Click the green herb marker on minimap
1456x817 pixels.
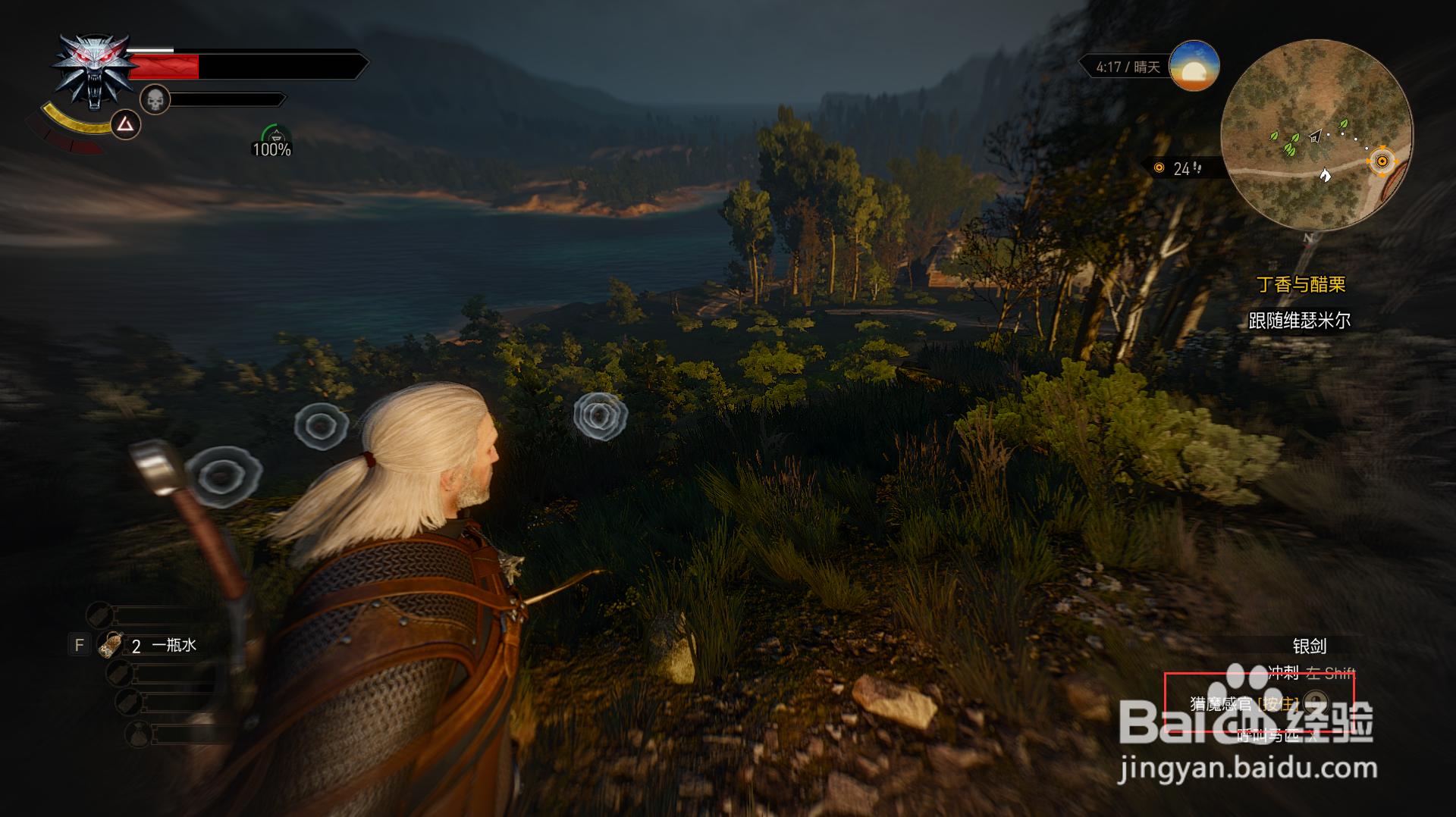pyautogui.click(x=1288, y=149)
